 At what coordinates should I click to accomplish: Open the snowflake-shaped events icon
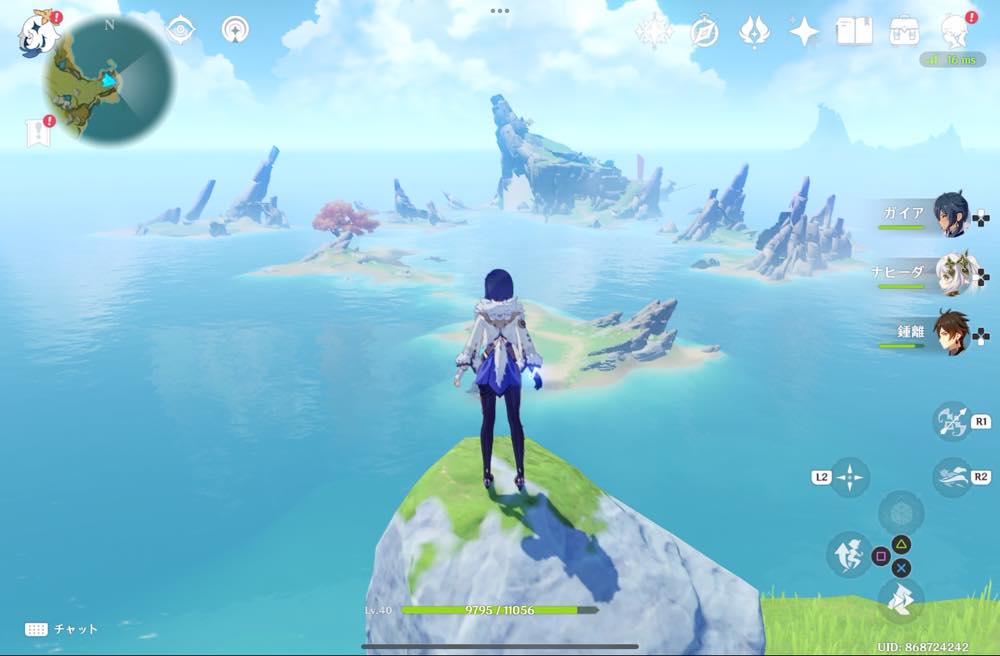(654, 32)
